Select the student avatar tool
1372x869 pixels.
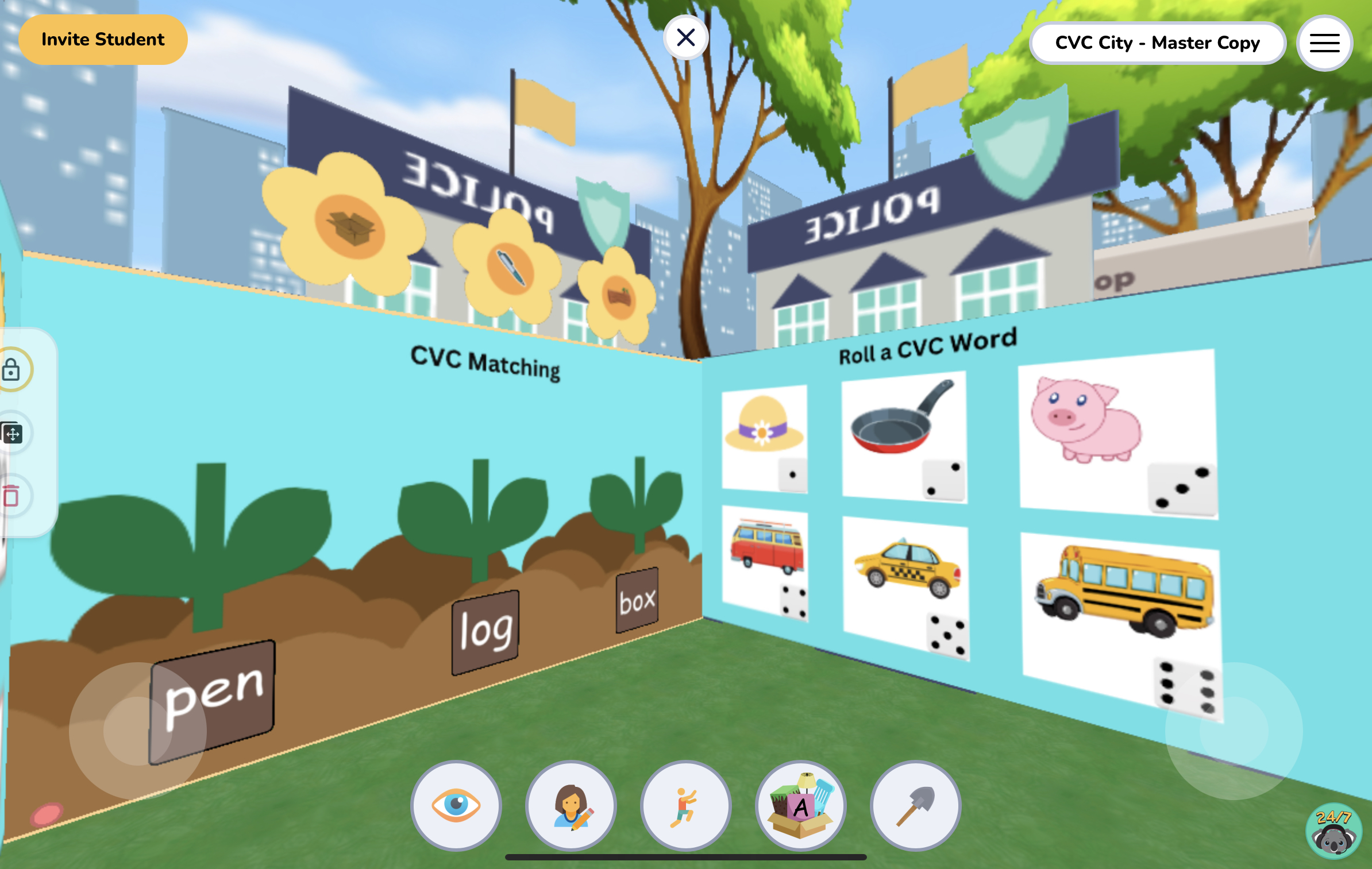(x=570, y=806)
